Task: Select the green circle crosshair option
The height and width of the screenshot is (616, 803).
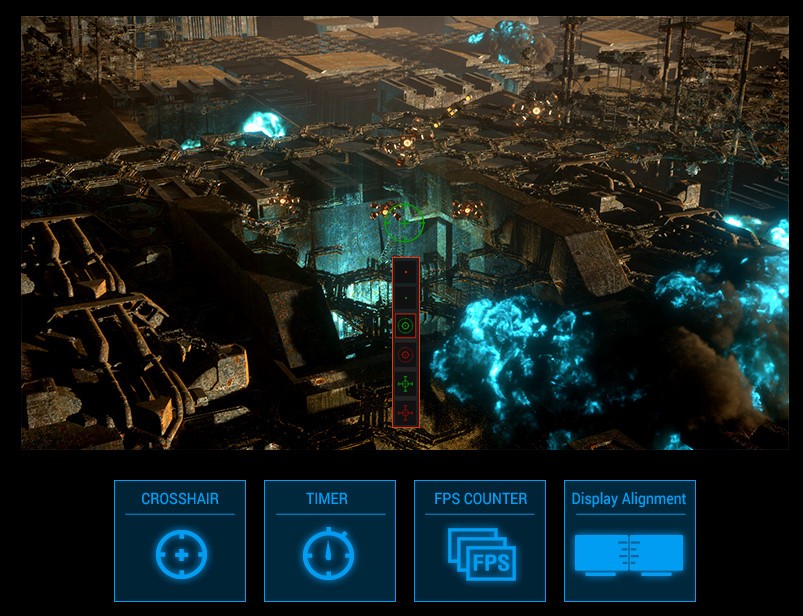Action: 406,326
